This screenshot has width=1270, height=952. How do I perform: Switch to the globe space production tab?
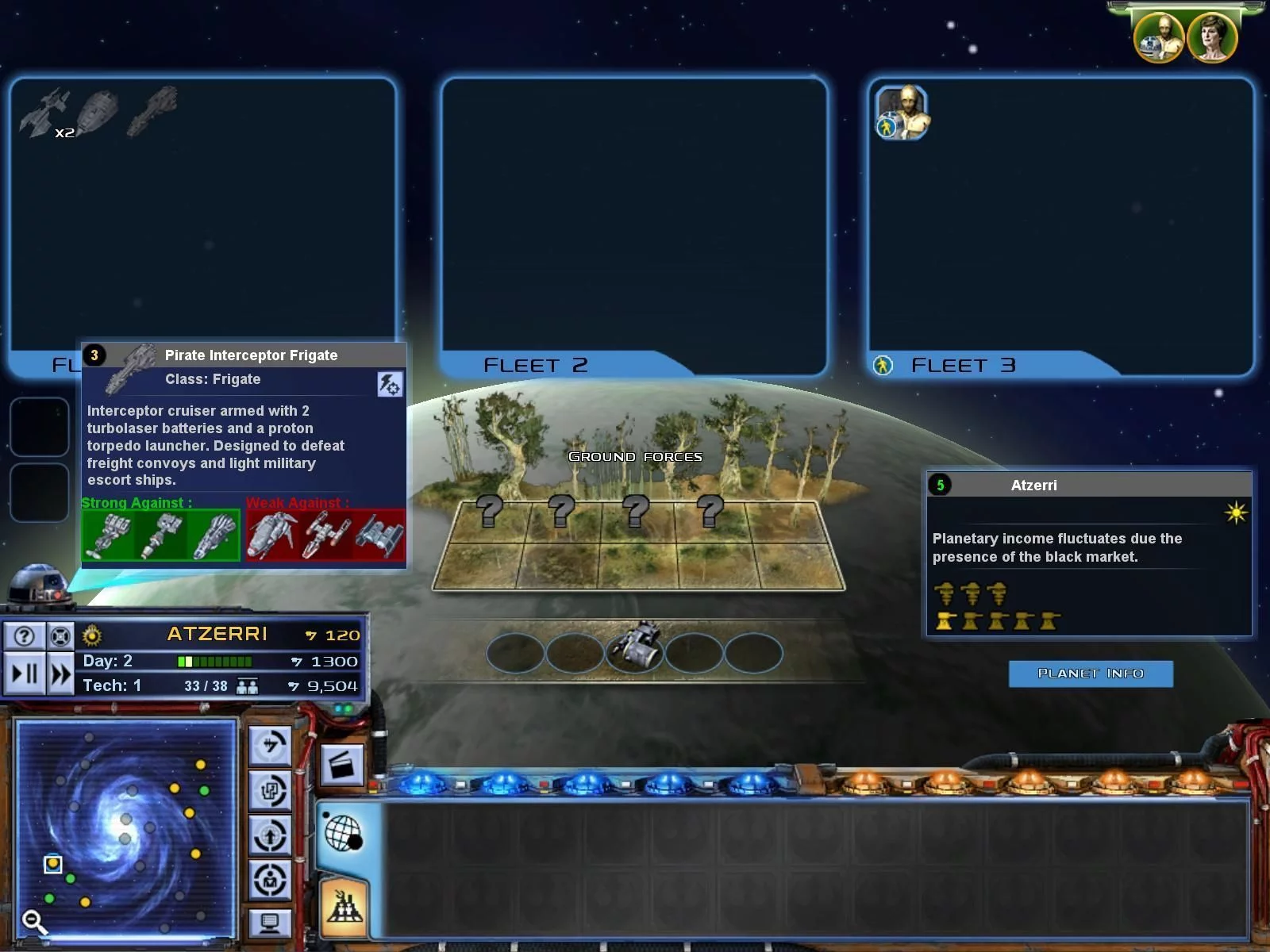tap(344, 834)
